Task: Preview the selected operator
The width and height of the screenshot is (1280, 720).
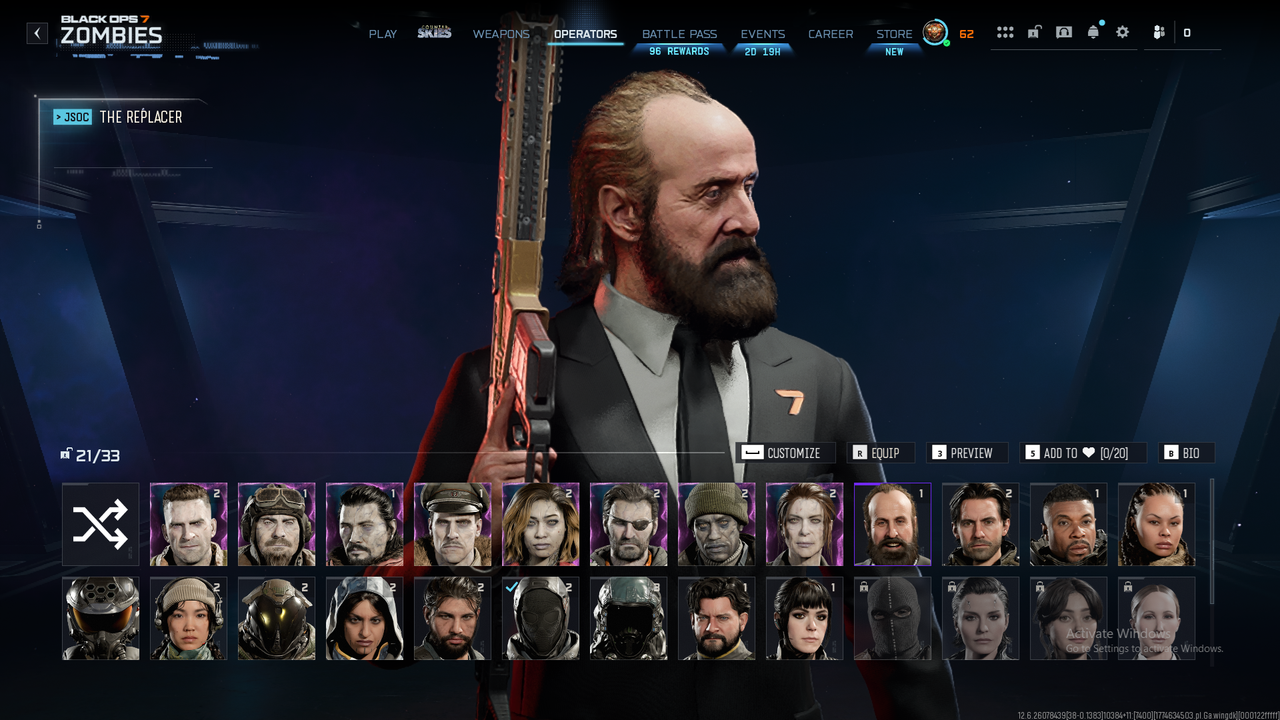Action: tap(962, 453)
